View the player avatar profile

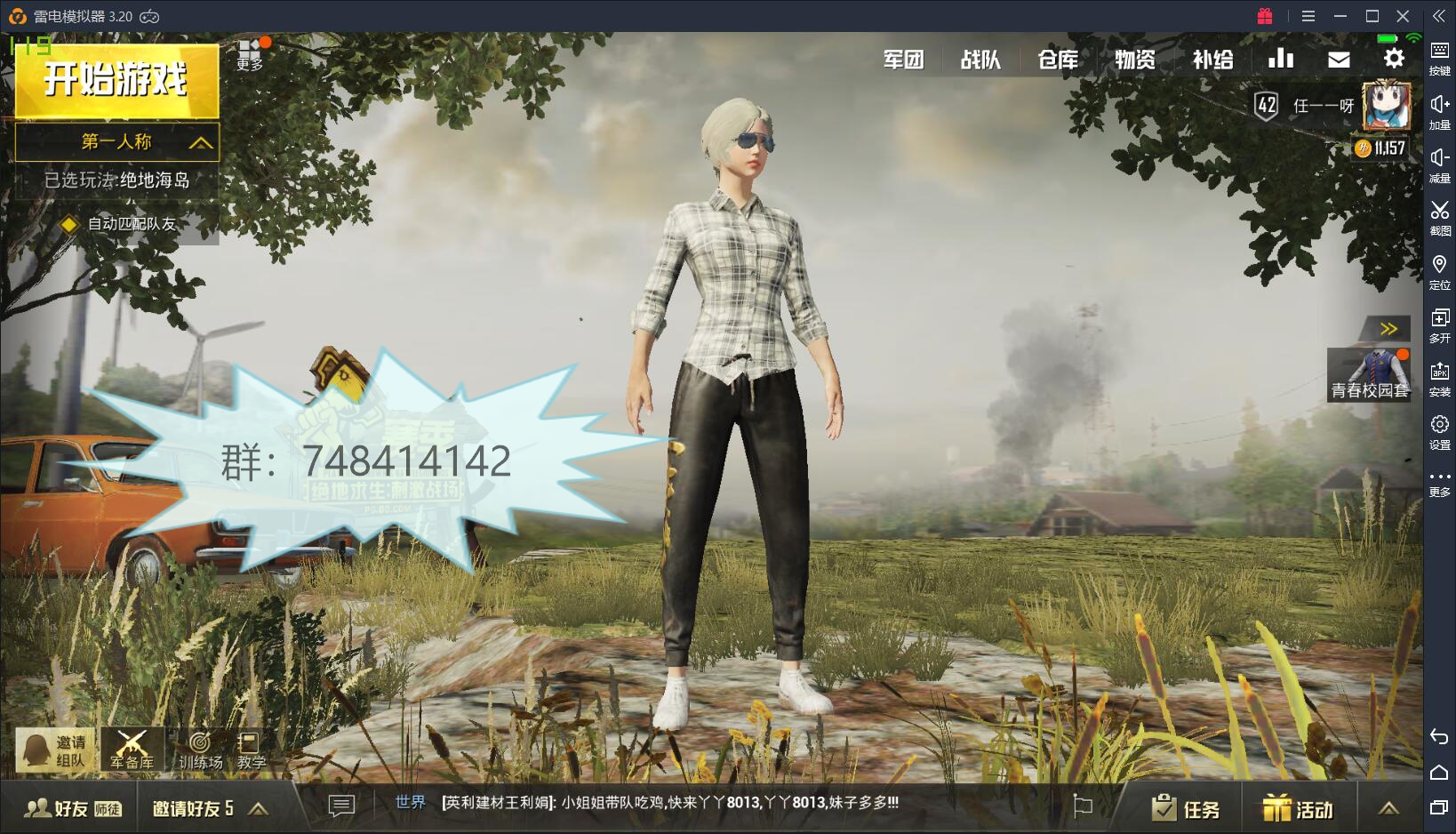pyautogui.click(x=1387, y=107)
